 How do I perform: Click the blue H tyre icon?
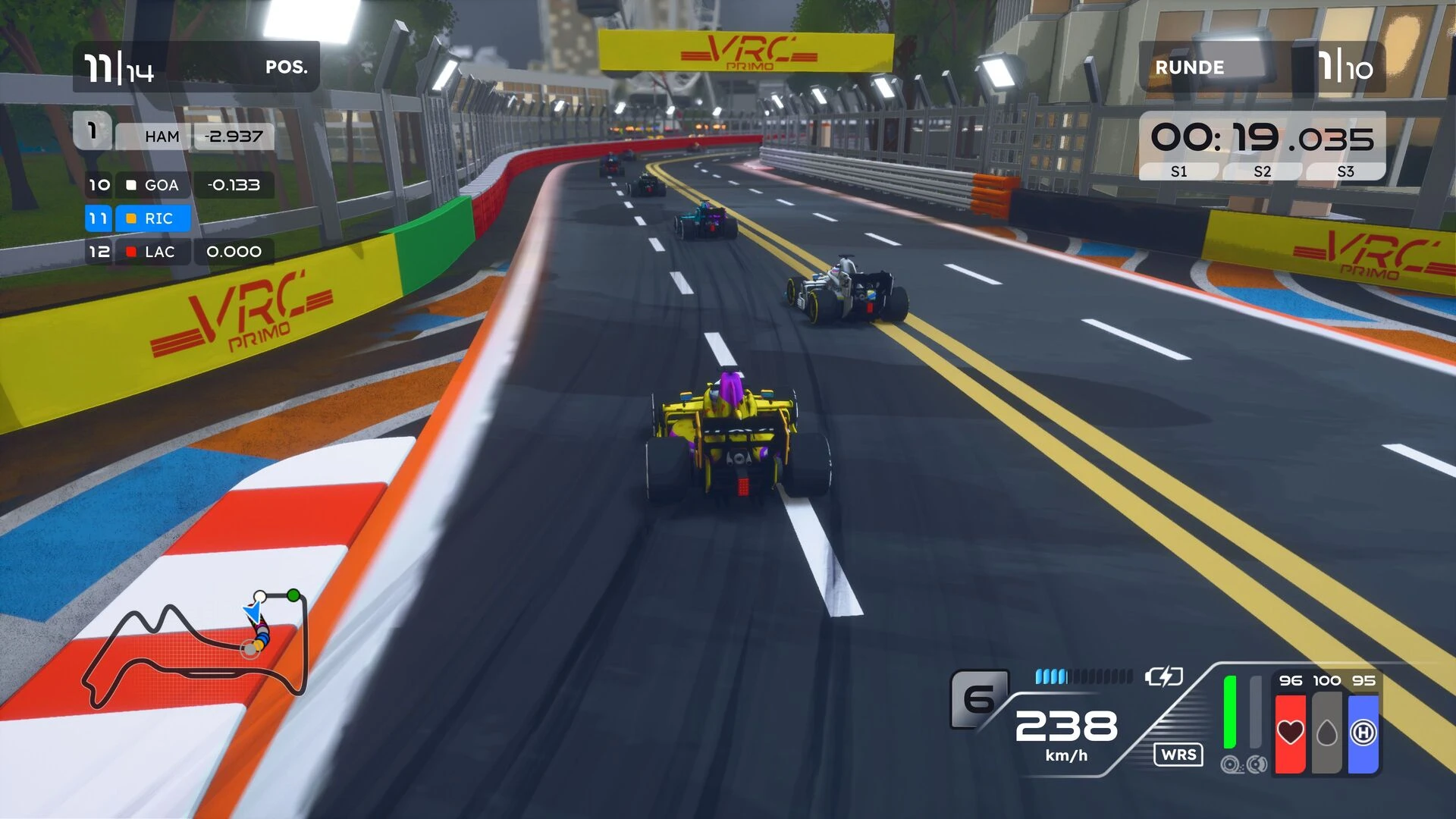1363,733
